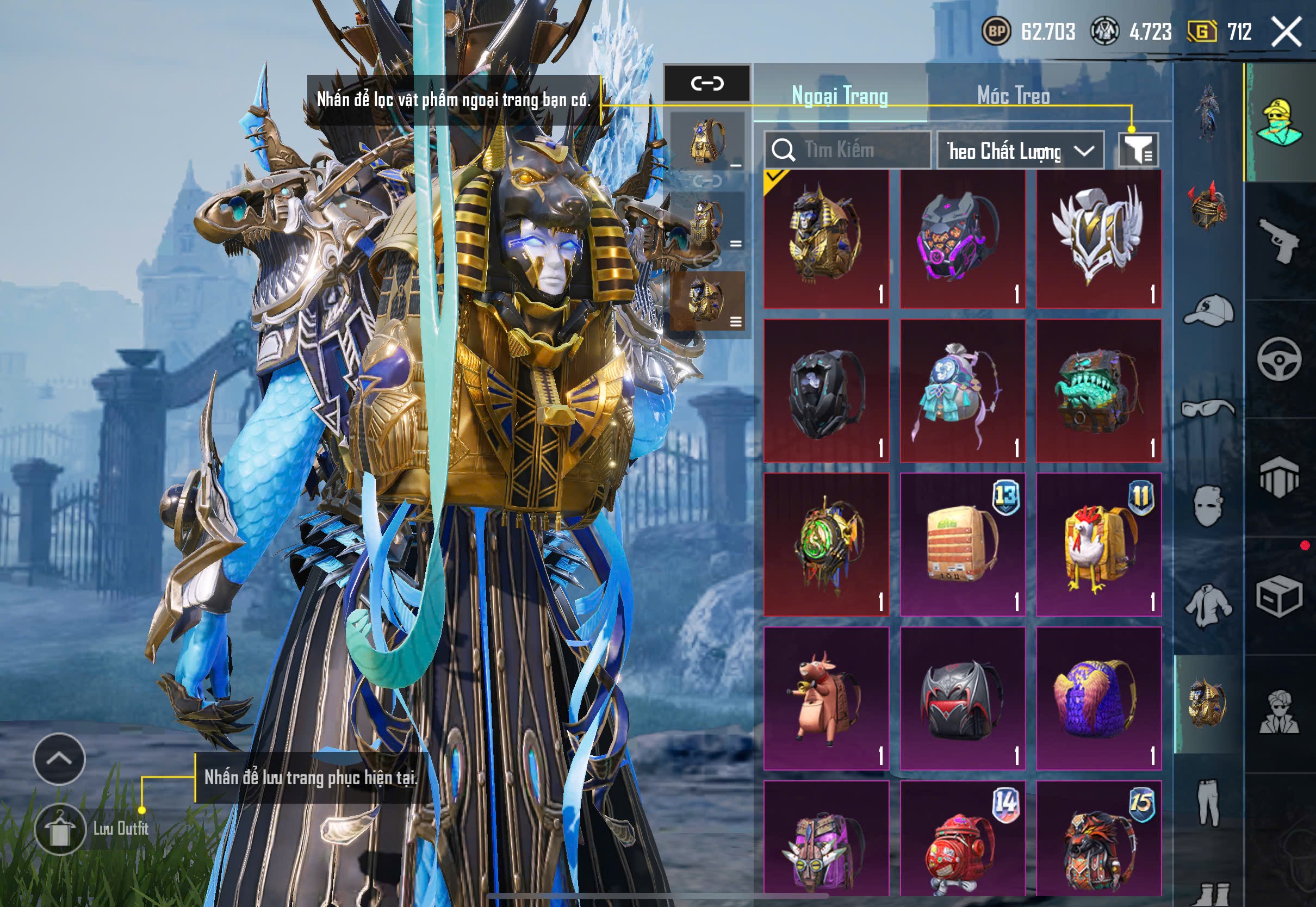Select the chicken backpack skin
1316x907 pixels.
coord(1098,545)
